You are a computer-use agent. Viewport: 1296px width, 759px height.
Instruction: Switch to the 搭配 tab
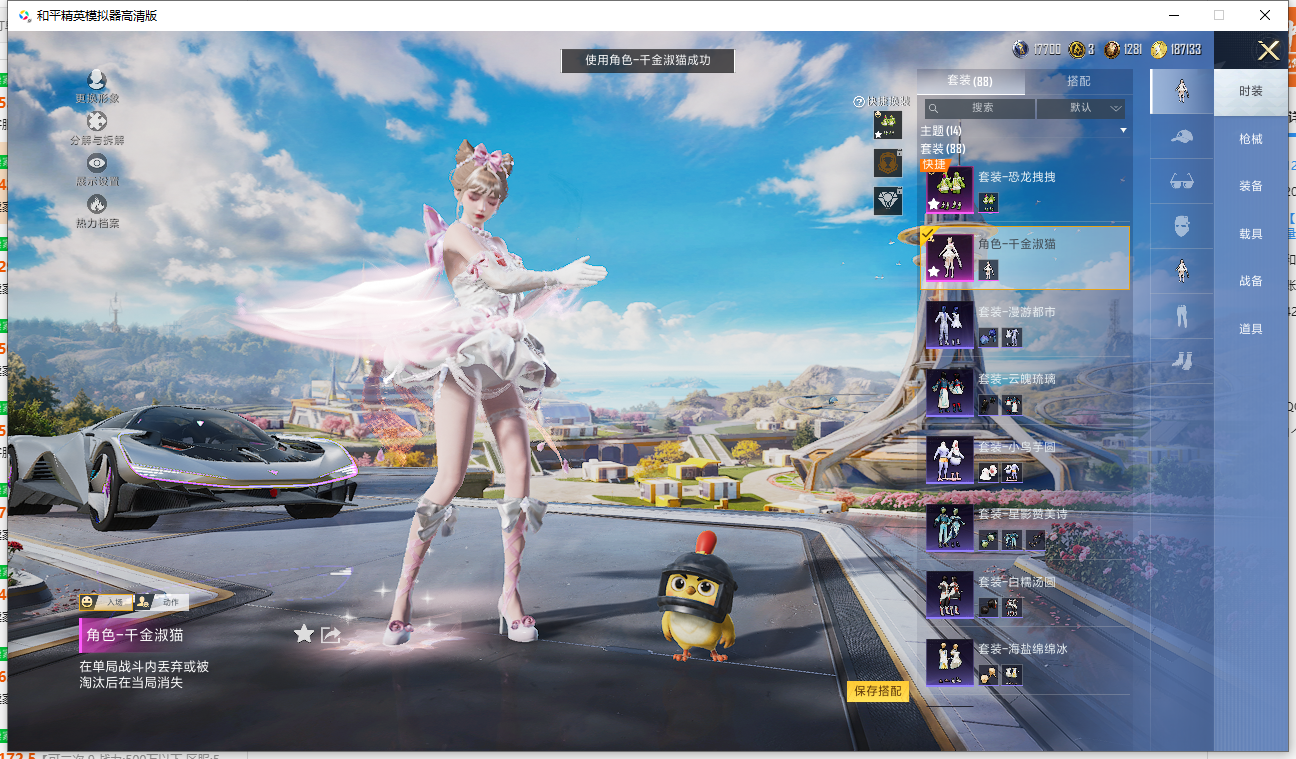pyautogui.click(x=1078, y=81)
